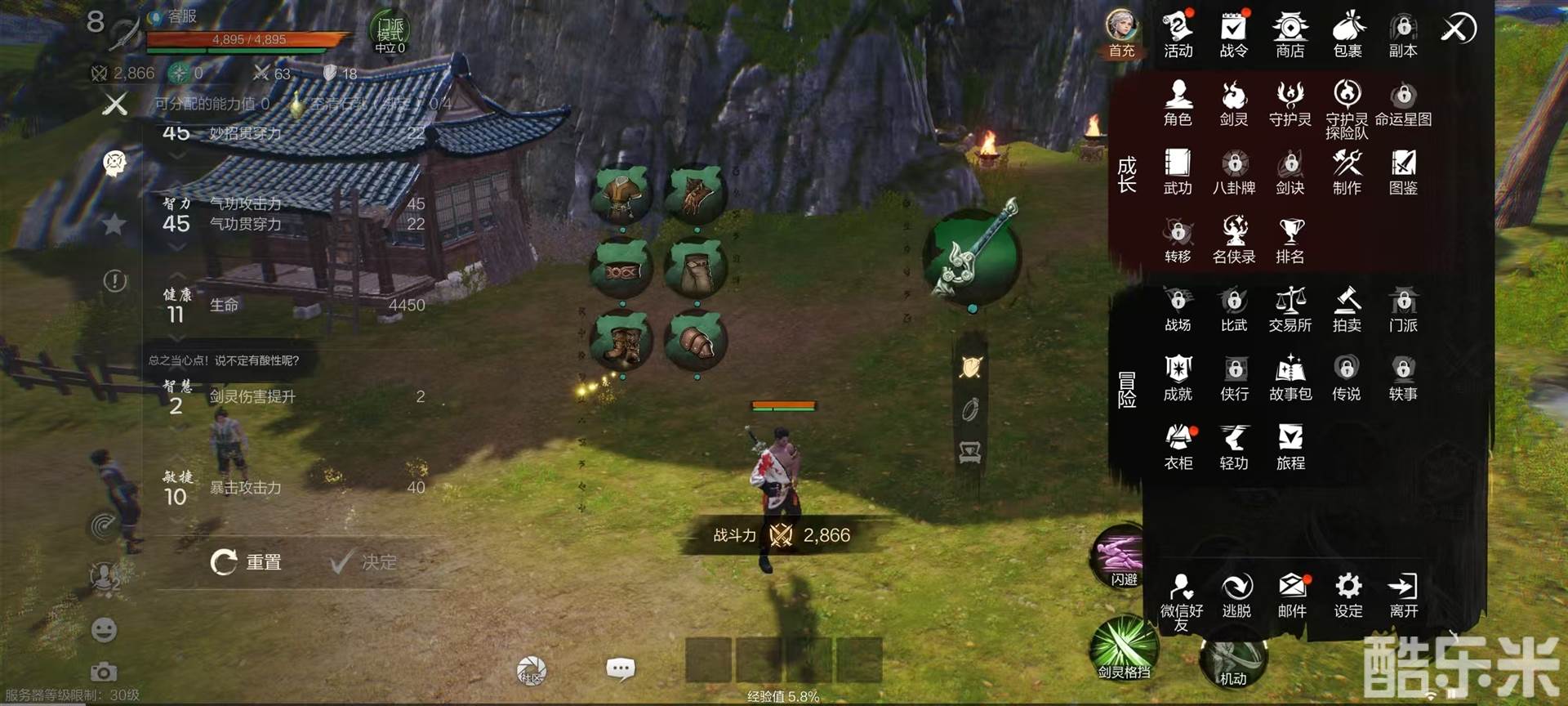The image size is (1568, 706).
Task: Open the 角色 character screen
Action: tap(1178, 103)
